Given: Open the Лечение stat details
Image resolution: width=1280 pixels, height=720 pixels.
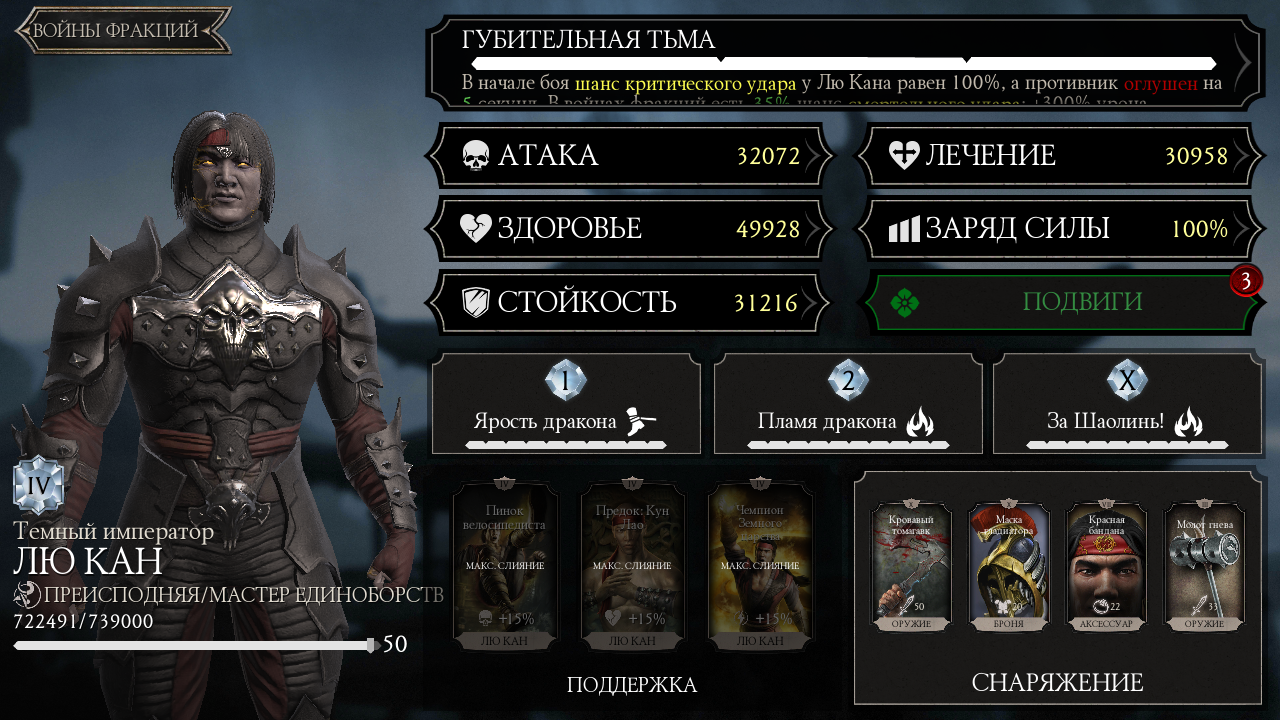Looking at the screenshot, I should pos(1057,156).
